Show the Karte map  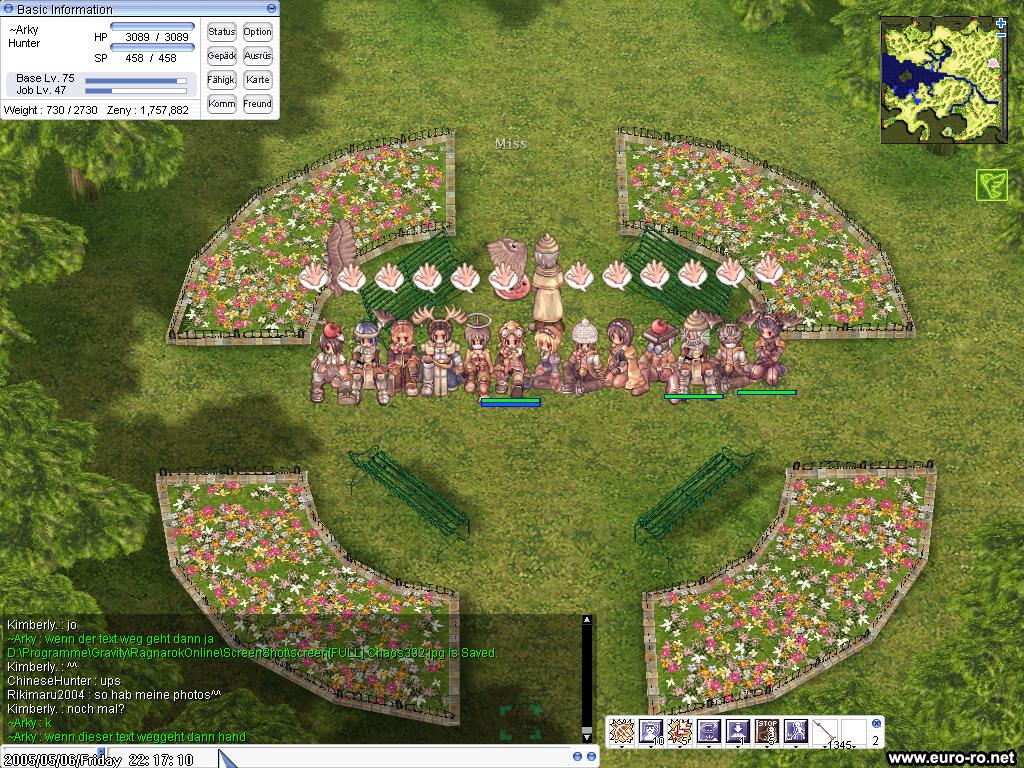click(257, 80)
